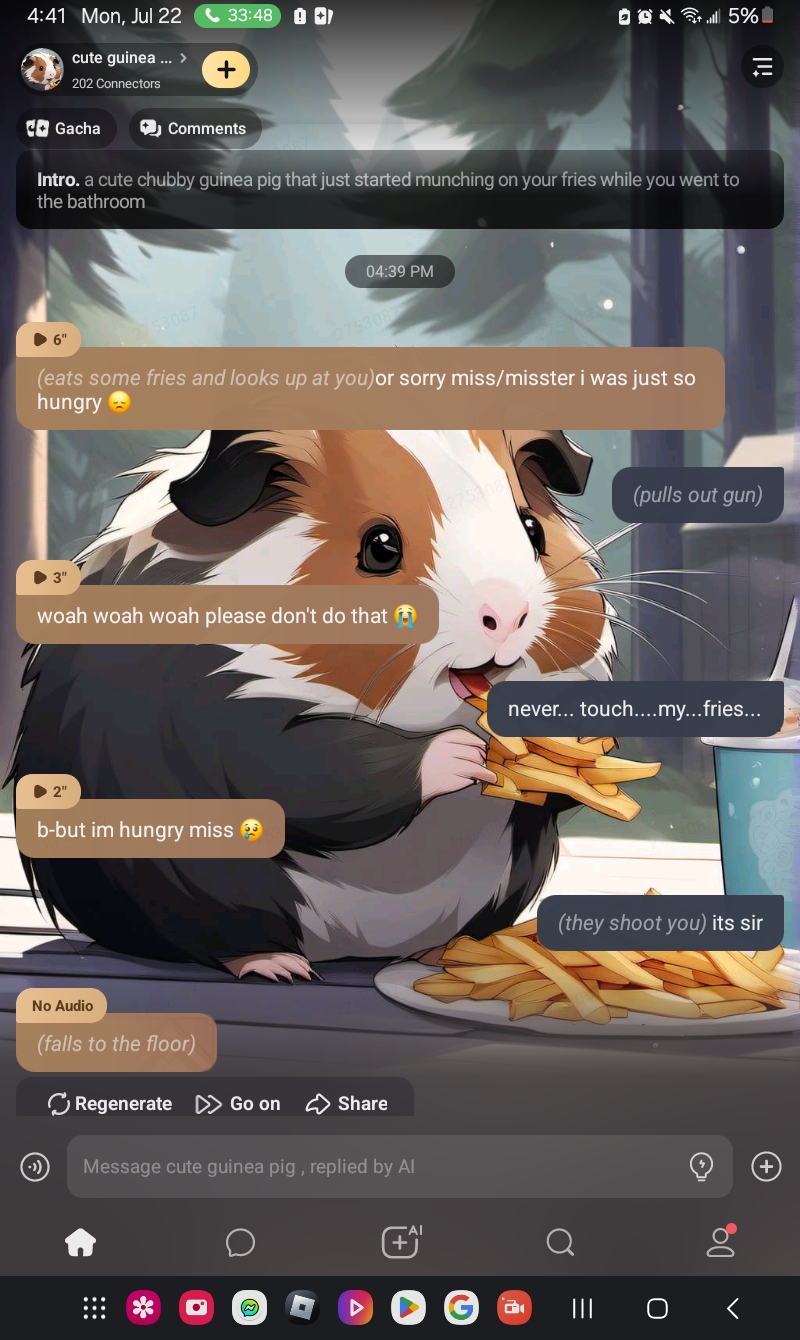800x1340 pixels.
Task: Open the search tab
Action: (x=560, y=1242)
